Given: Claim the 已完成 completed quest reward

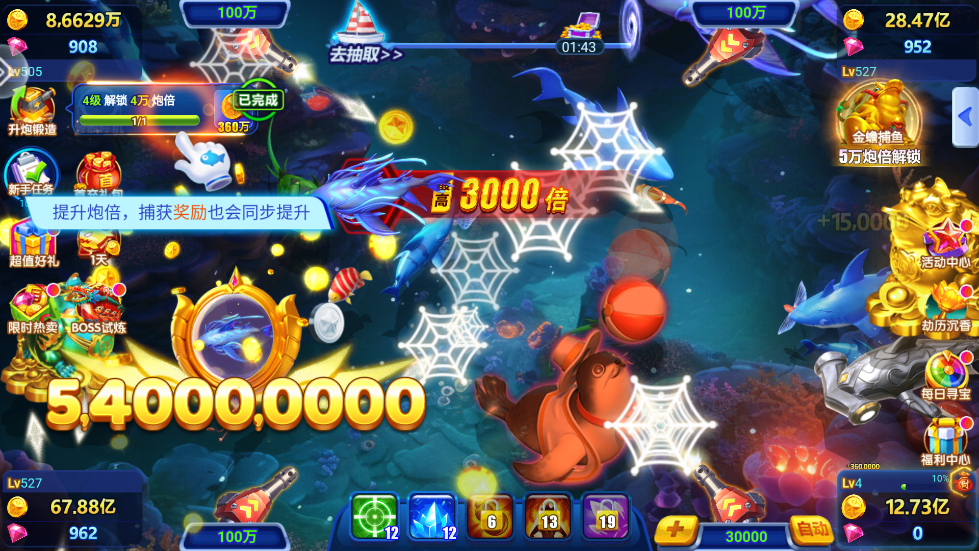Looking at the screenshot, I should 257,100.
